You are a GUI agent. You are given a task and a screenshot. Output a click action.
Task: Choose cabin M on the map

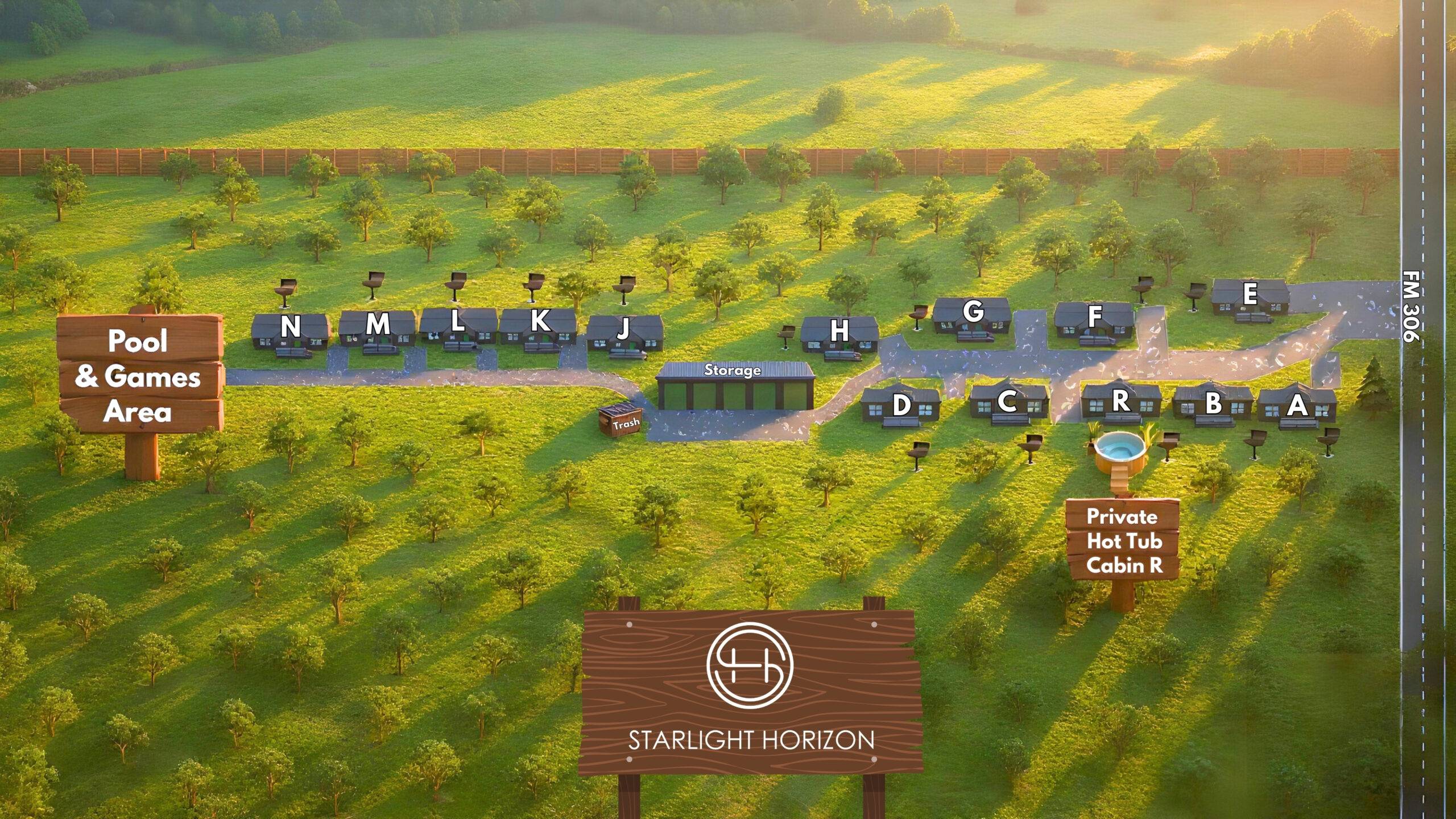click(x=378, y=324)
